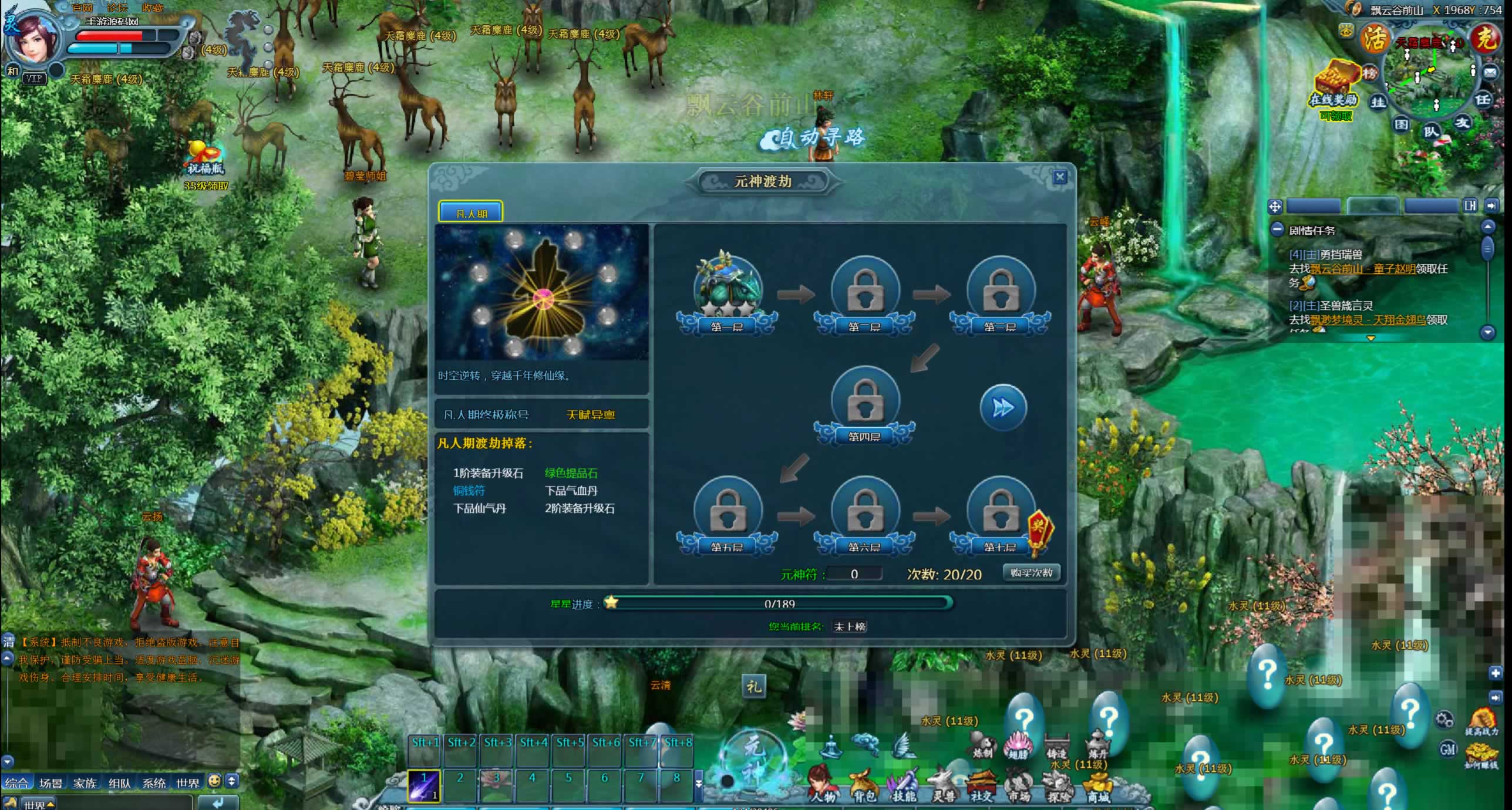Switch chat to the 系统 tab

click(x=154, y=783)
